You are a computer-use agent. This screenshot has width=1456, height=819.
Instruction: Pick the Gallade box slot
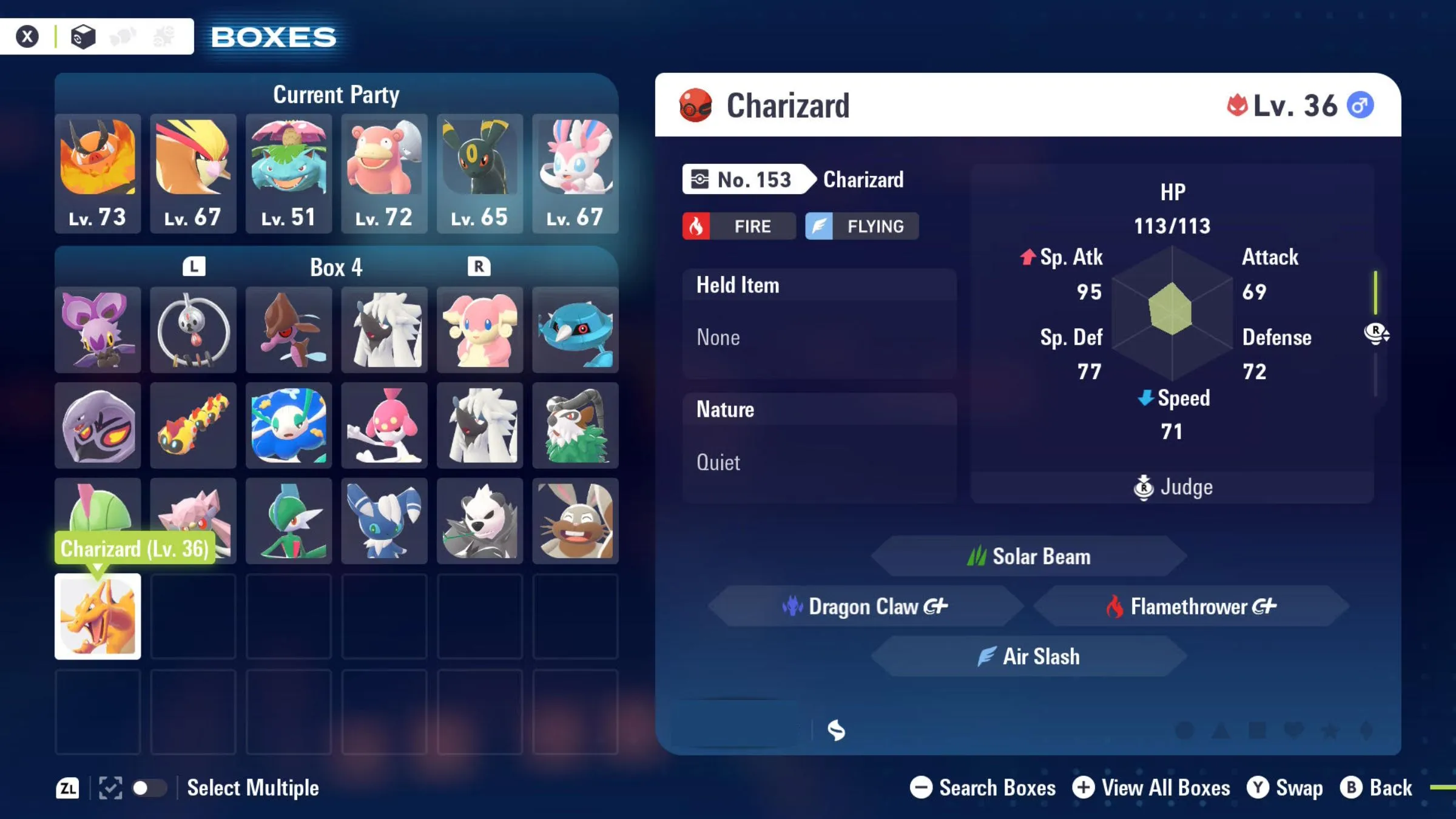coord(289,521)
